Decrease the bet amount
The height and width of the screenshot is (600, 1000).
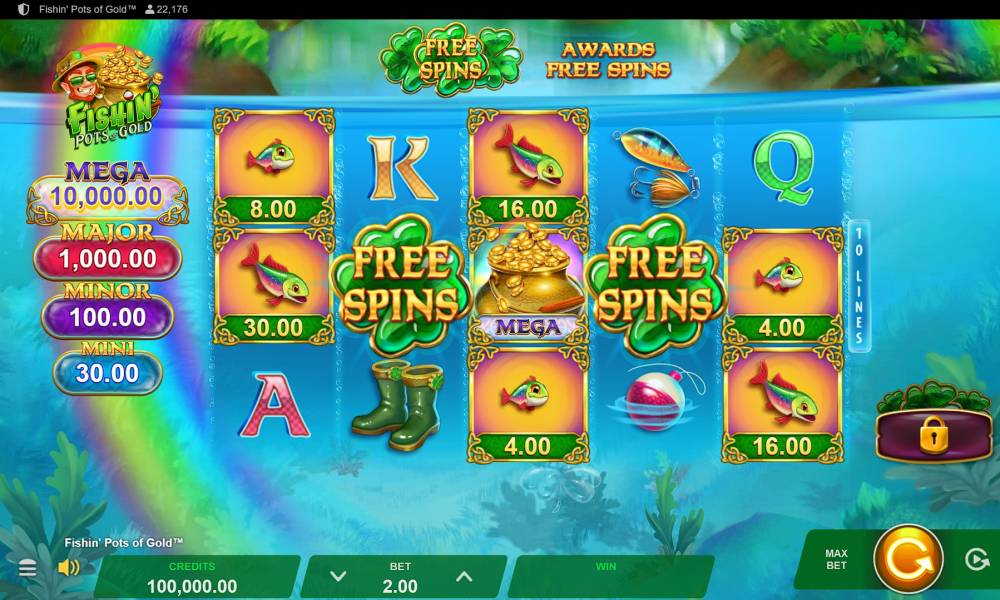pyautogui.click(x=338, y=576)
